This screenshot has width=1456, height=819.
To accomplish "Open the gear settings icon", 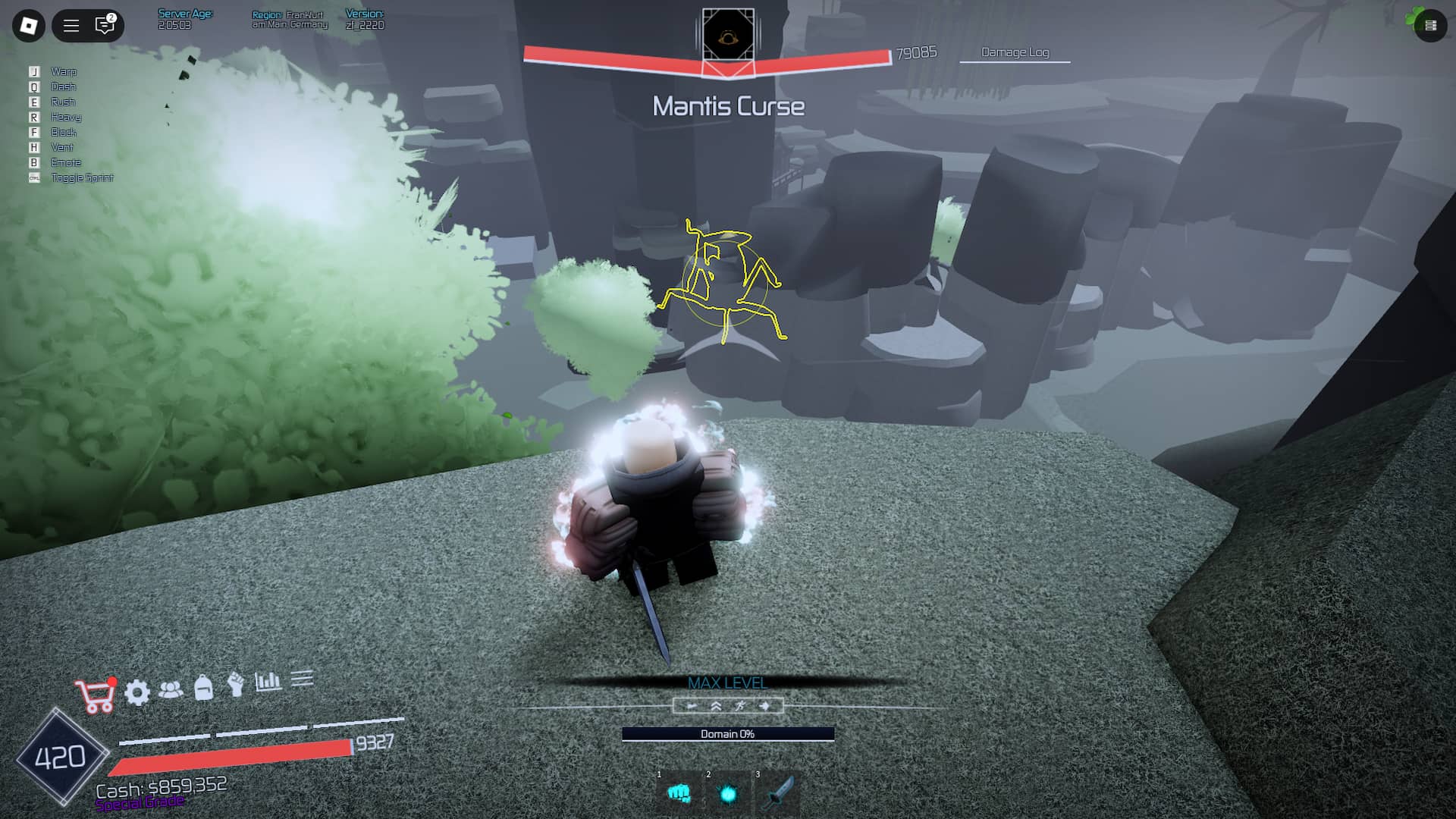I will pos(137,692).
